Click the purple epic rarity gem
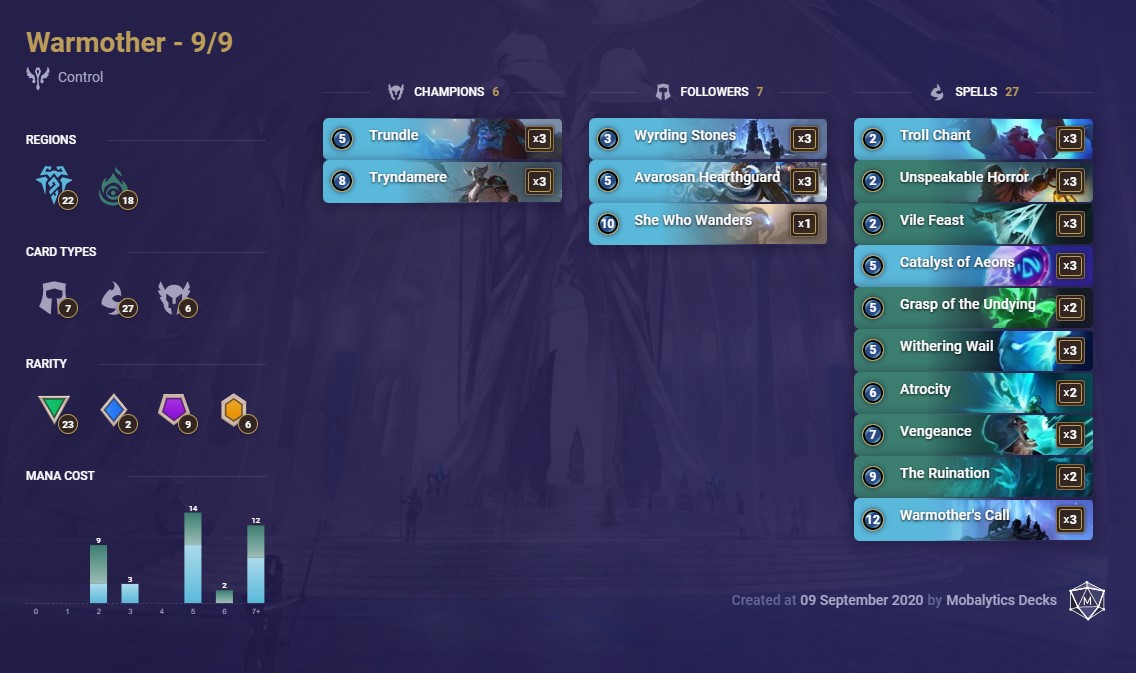This screenshot has width=1136, height=673. (x=174, y=409)
